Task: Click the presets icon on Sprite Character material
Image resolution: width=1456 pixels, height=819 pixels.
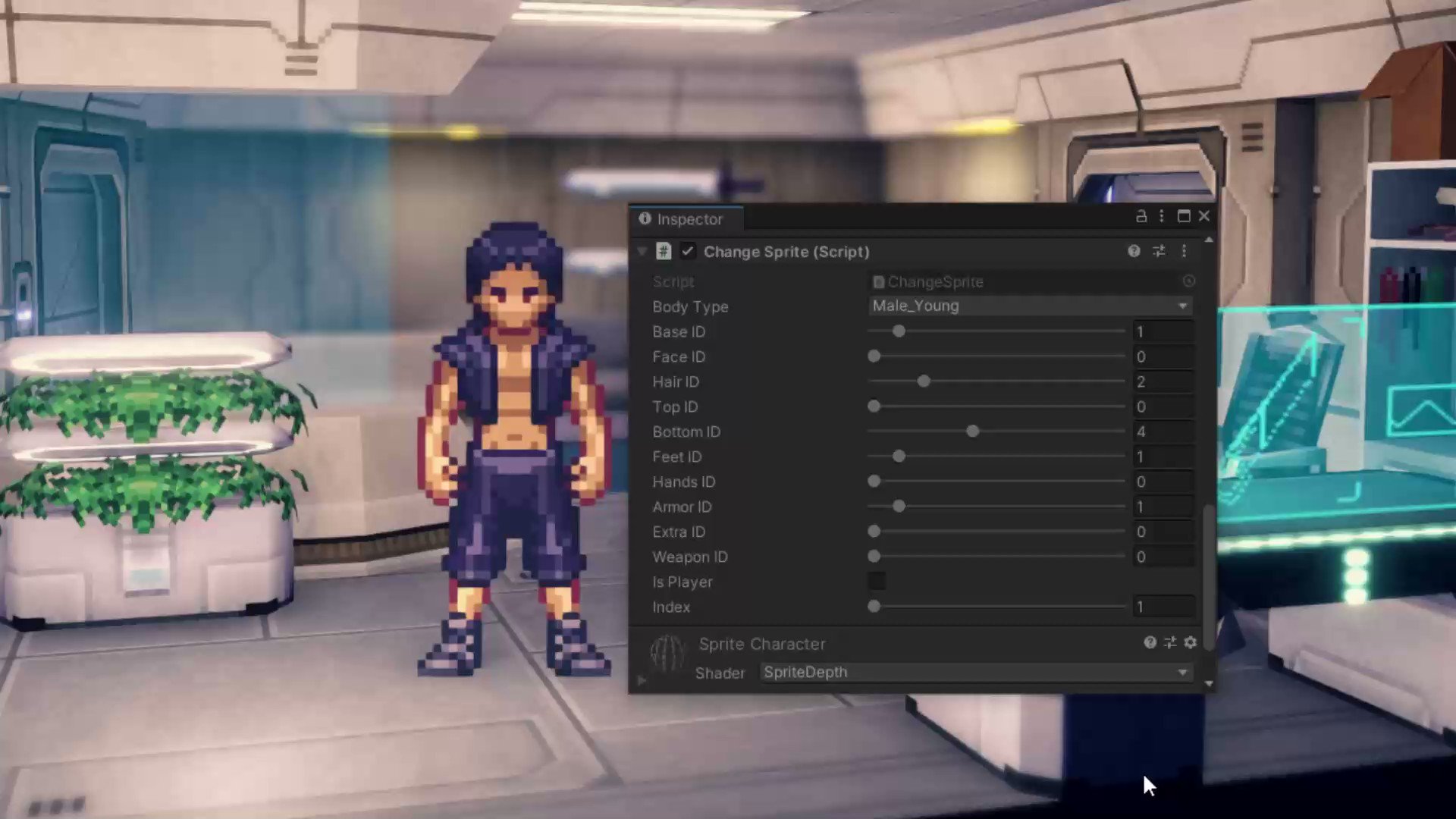Action: pyautogui.click(x=1169, y=643)
